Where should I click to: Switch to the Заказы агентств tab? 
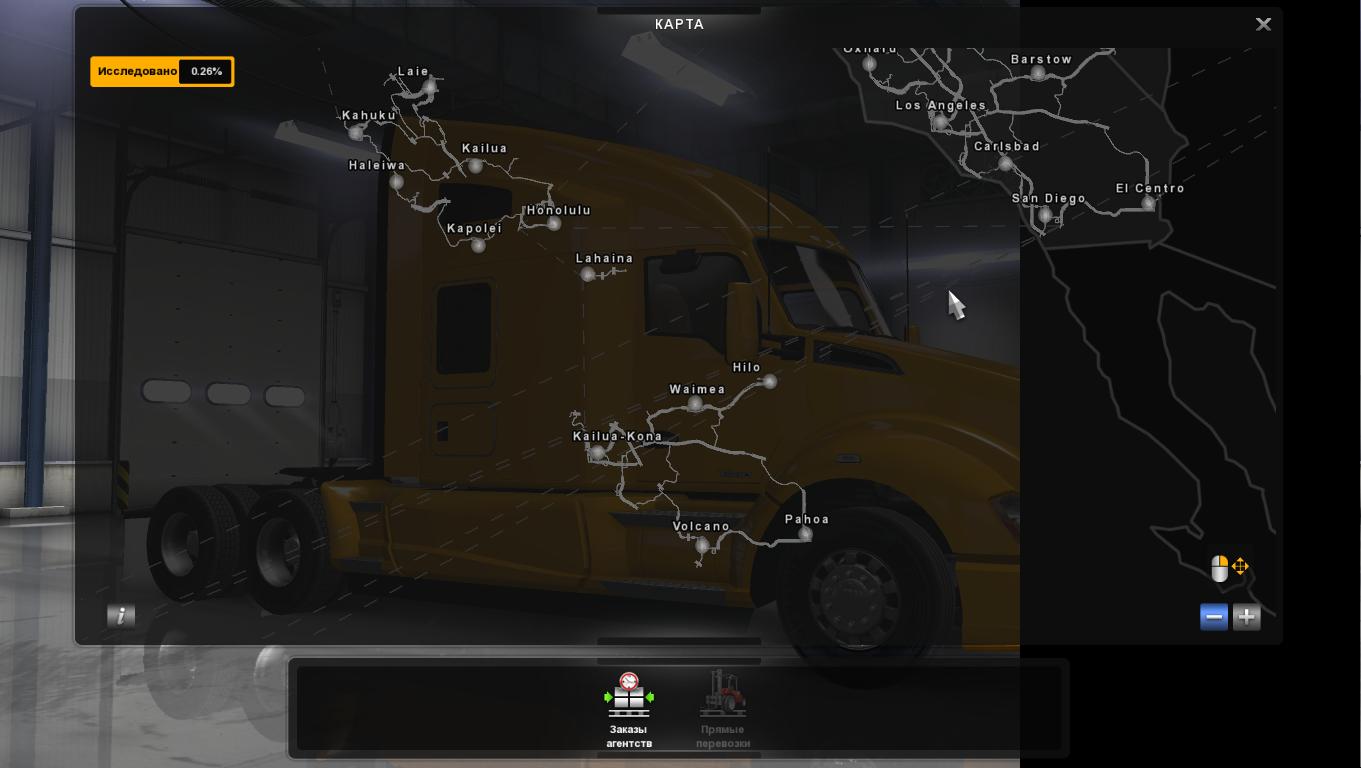pyautogui.click(x=629, y=710)
